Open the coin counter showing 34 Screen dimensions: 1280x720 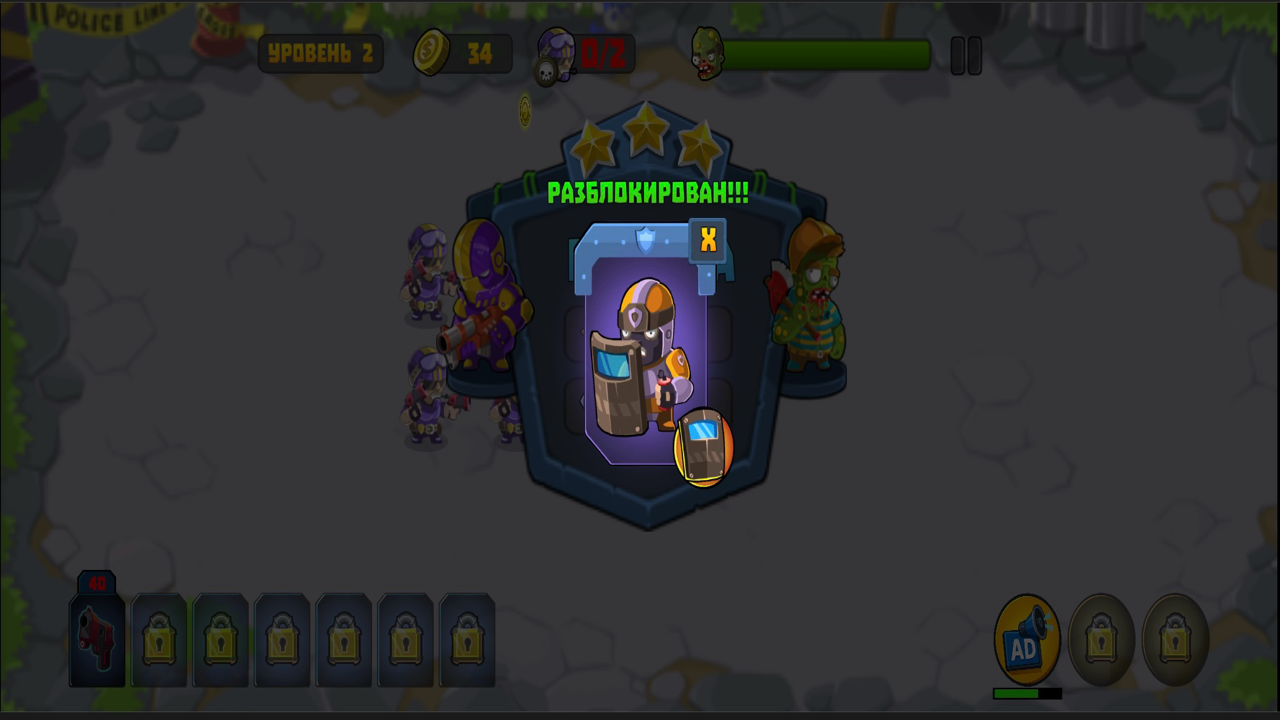point(462,53)
